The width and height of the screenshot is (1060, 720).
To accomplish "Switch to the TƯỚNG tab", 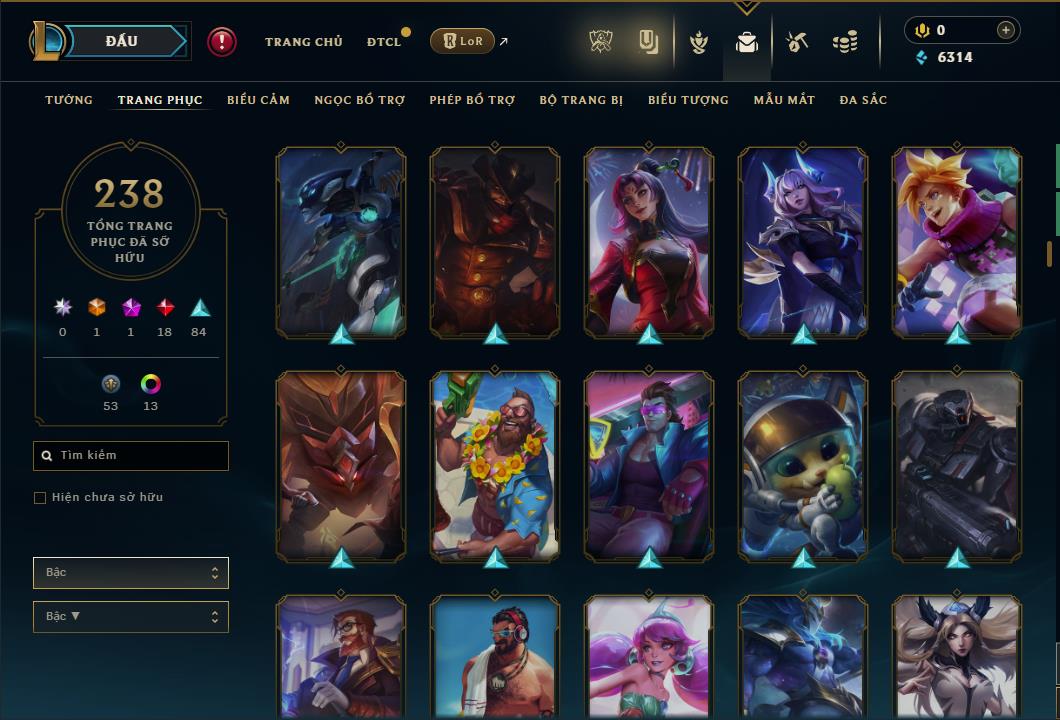I will 69,100.
